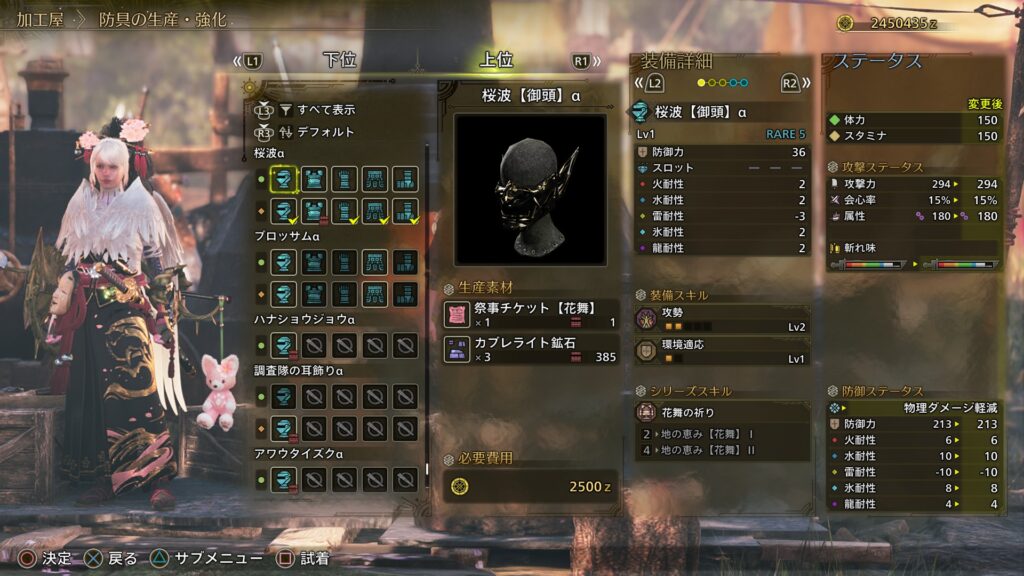This screenshot has height=576, width=1024.
Task: Switch to the 下位 rank tab
Action: click(340, 60)
